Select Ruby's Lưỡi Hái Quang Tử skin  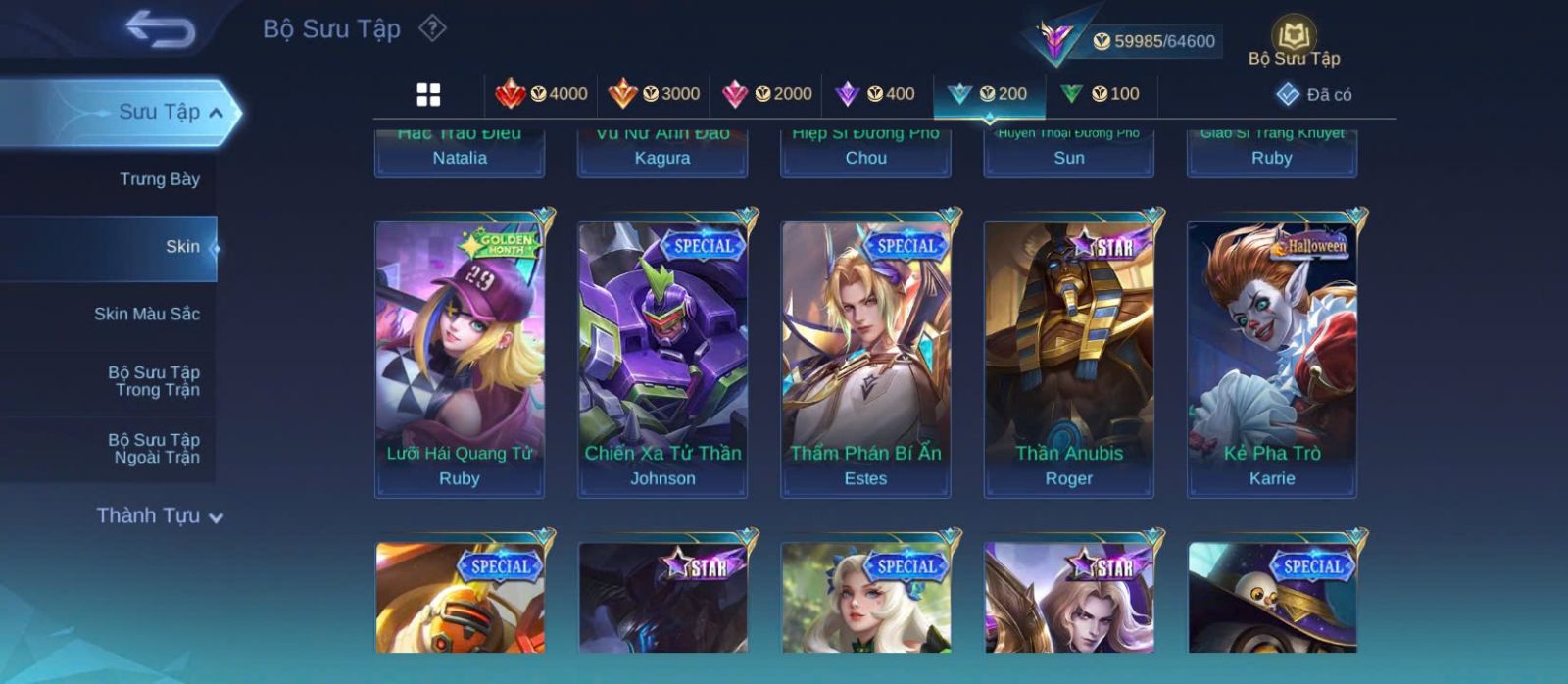pos(460,359)
